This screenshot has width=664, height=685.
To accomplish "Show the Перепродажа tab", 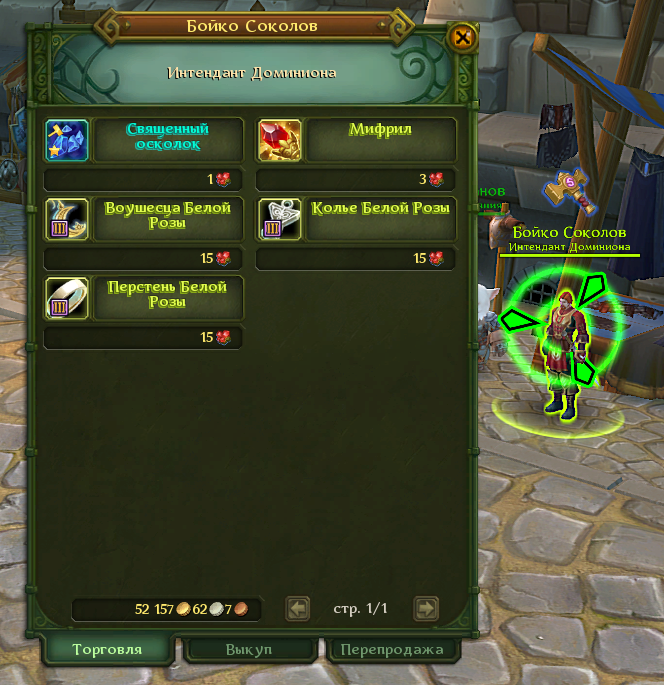I will [391, 649].
